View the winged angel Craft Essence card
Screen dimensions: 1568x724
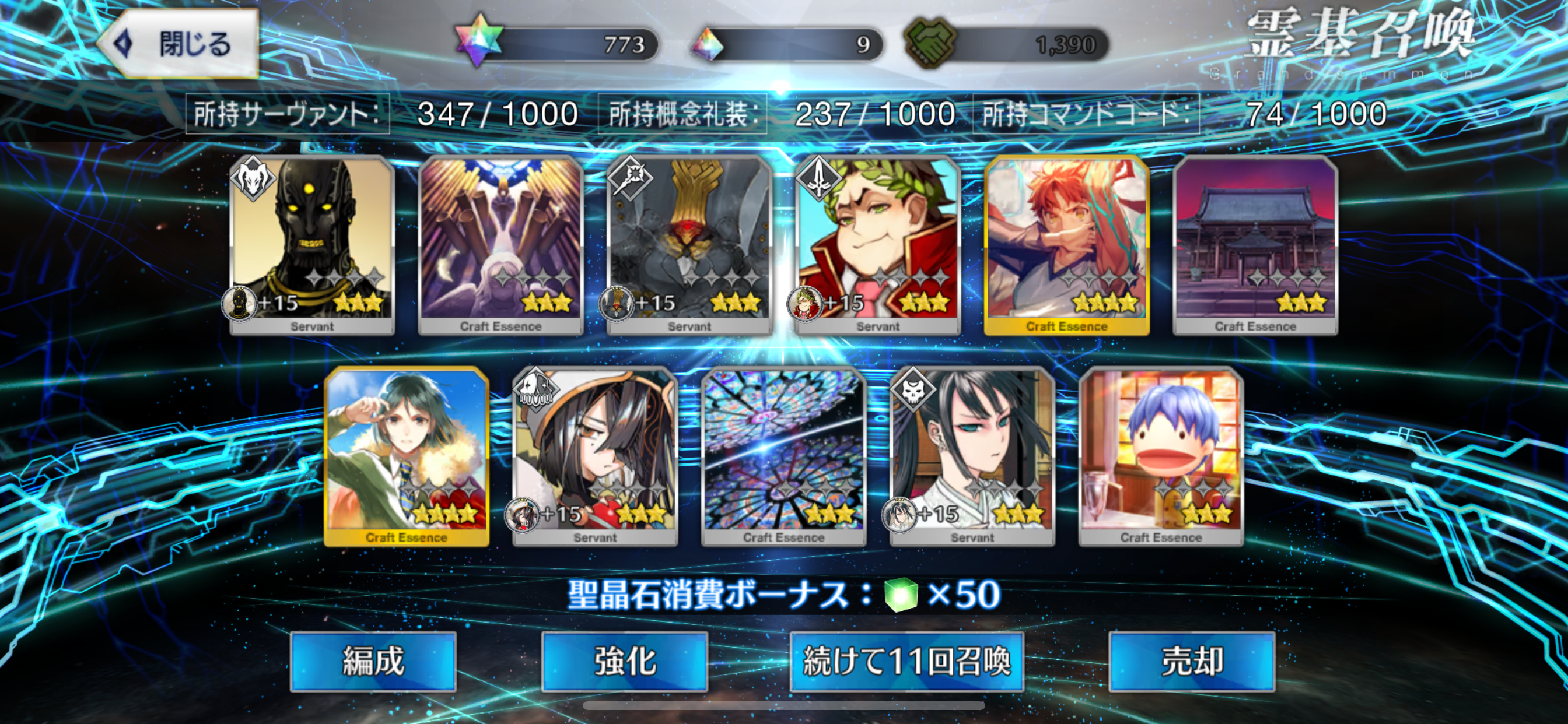coord(501,243)
